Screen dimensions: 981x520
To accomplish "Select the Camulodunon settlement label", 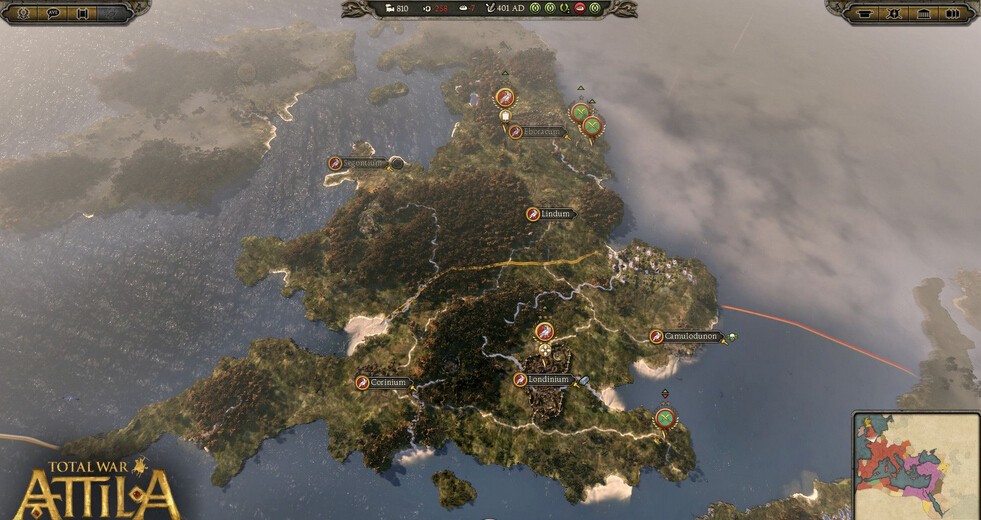I will pos(691,337).
